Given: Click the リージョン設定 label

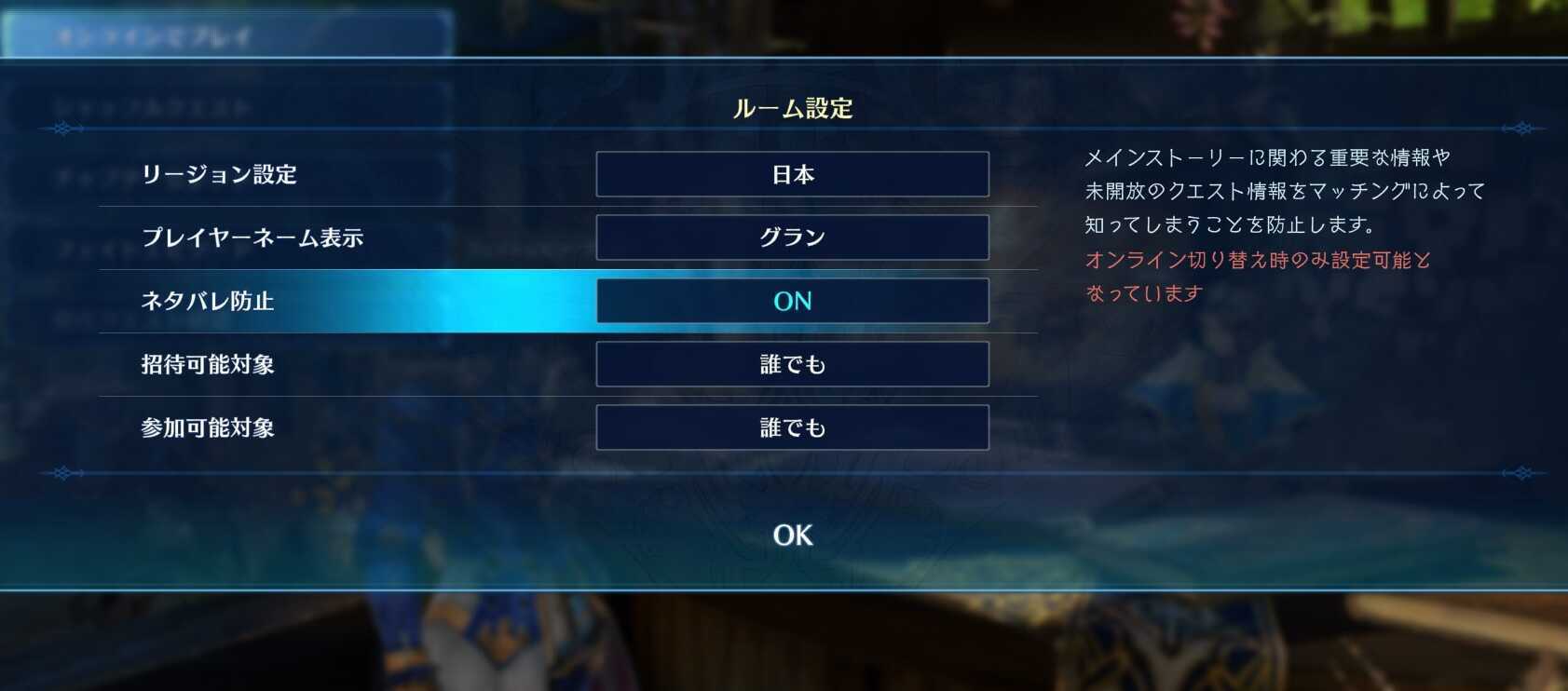Looking at the screenshot, I should [x=220, y=174].
